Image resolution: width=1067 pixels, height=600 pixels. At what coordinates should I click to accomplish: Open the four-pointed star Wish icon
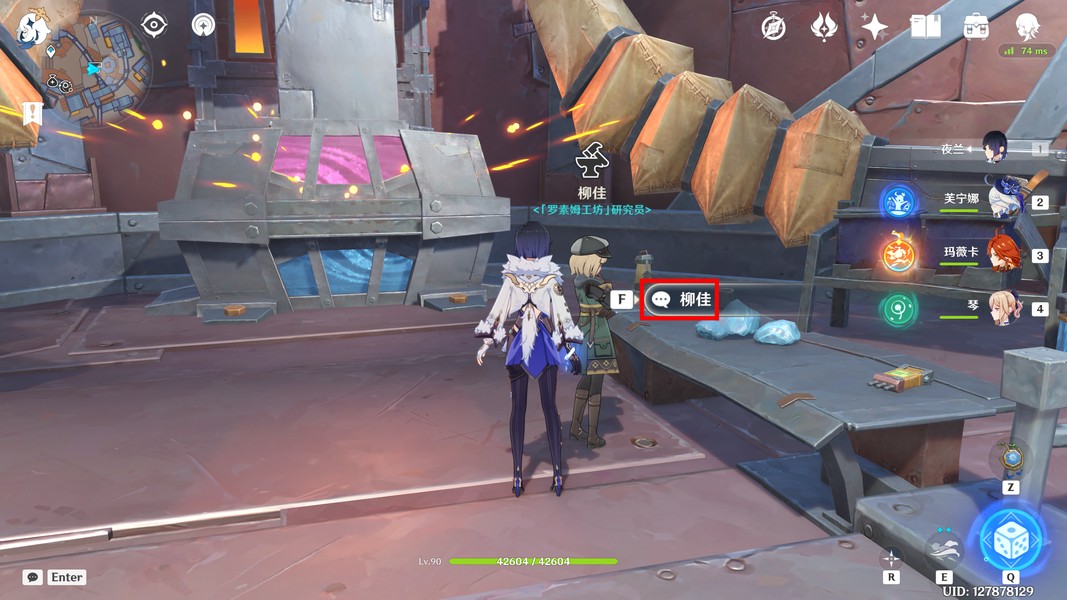[874, 27]
